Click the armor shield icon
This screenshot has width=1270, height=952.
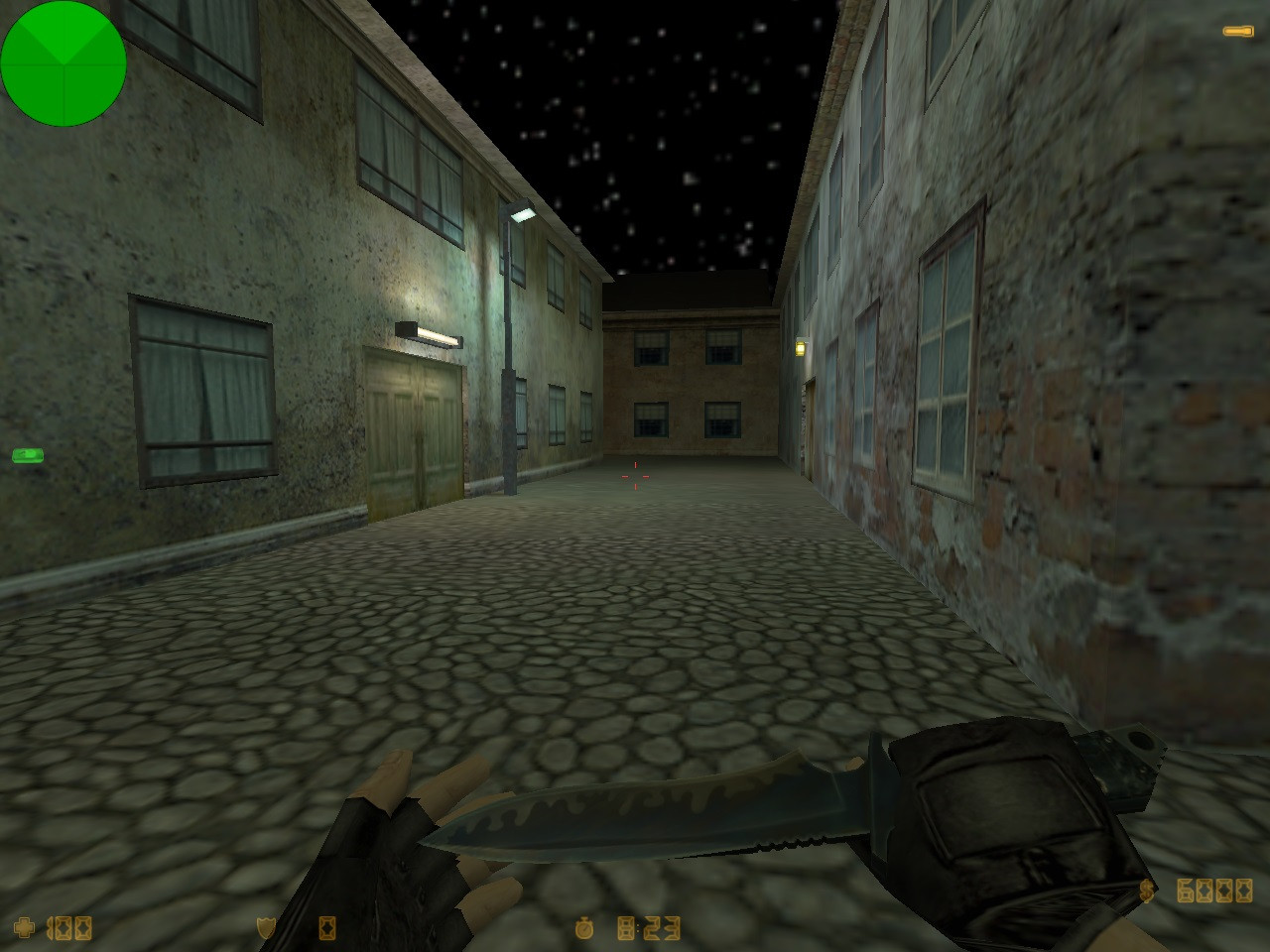(266, 930)
